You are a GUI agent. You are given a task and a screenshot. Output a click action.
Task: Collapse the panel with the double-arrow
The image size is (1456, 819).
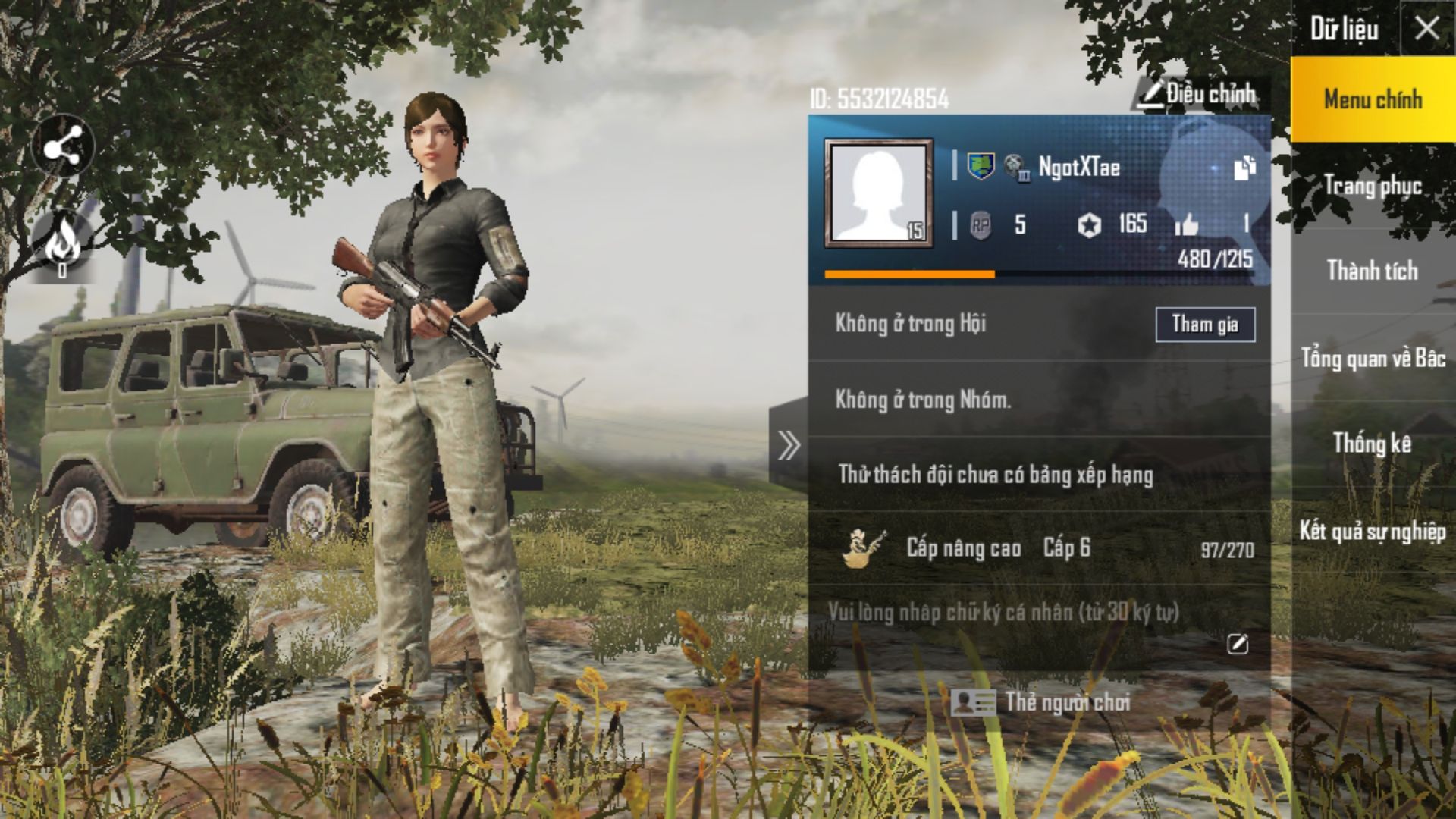click(x=789, y=445)
